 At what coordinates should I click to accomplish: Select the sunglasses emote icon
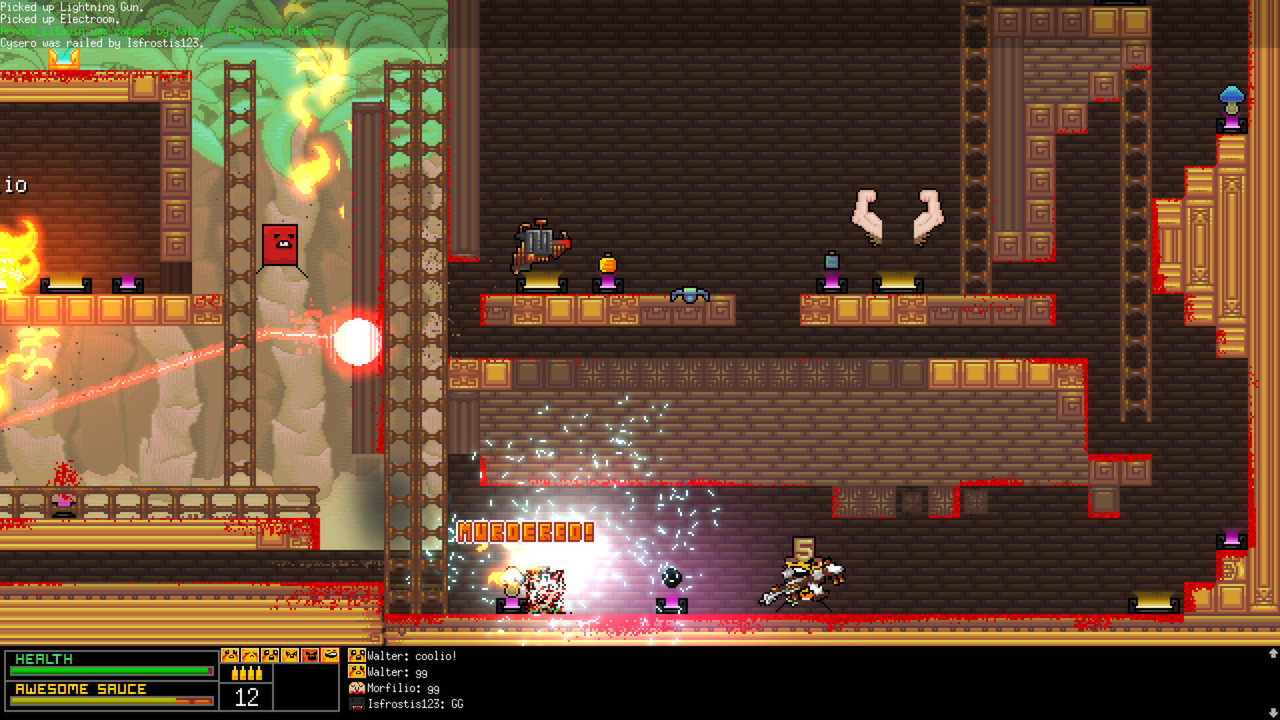[x=331, y=656]
